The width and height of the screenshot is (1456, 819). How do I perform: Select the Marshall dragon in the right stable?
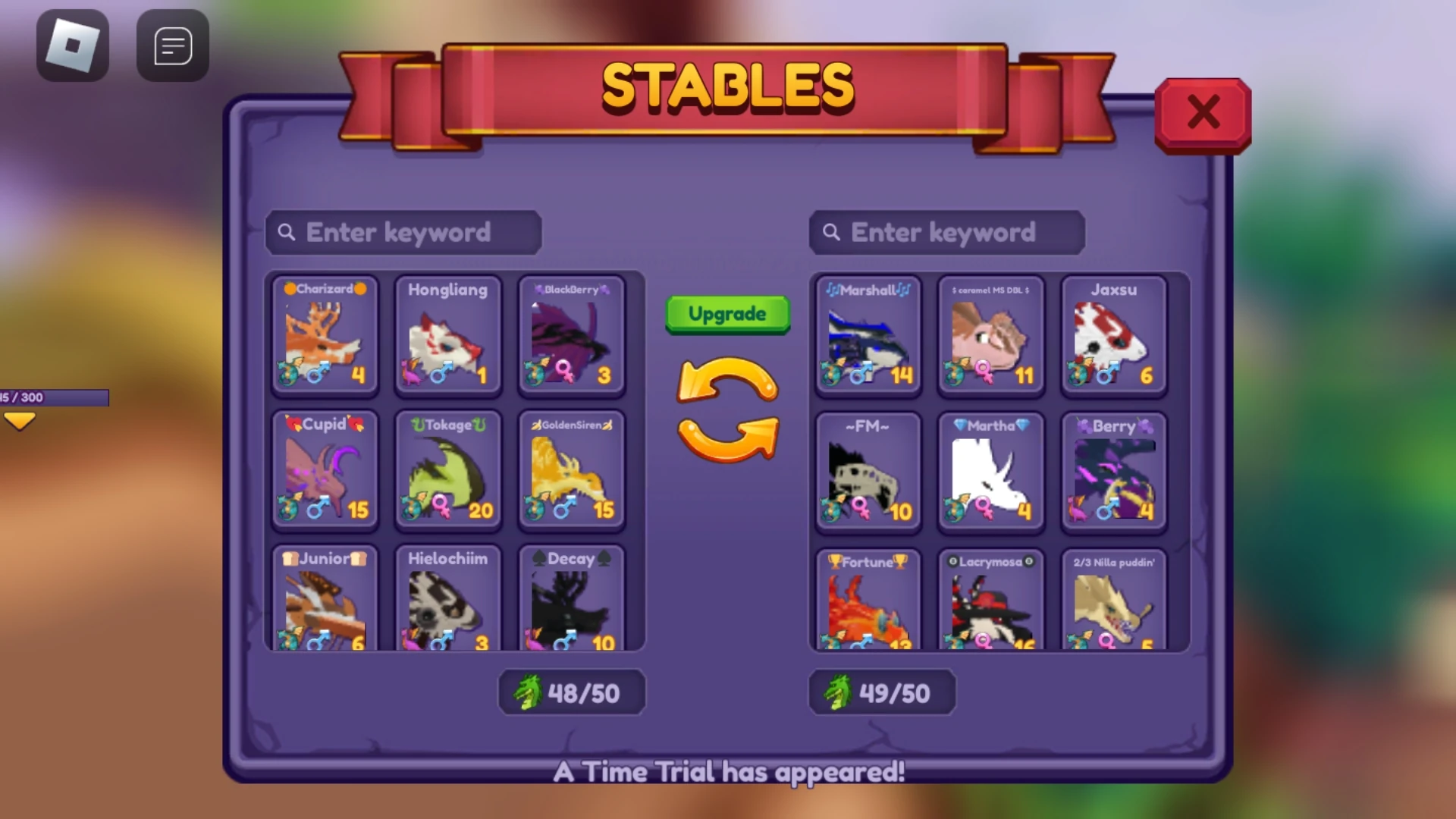(x=867, y=337)
